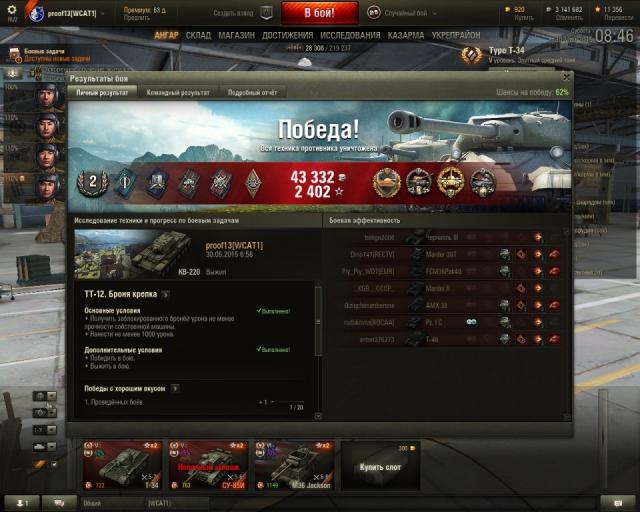Close the battle results window
Image resolution: width=640 pixels, height=512 pixels.
point(567,76)
